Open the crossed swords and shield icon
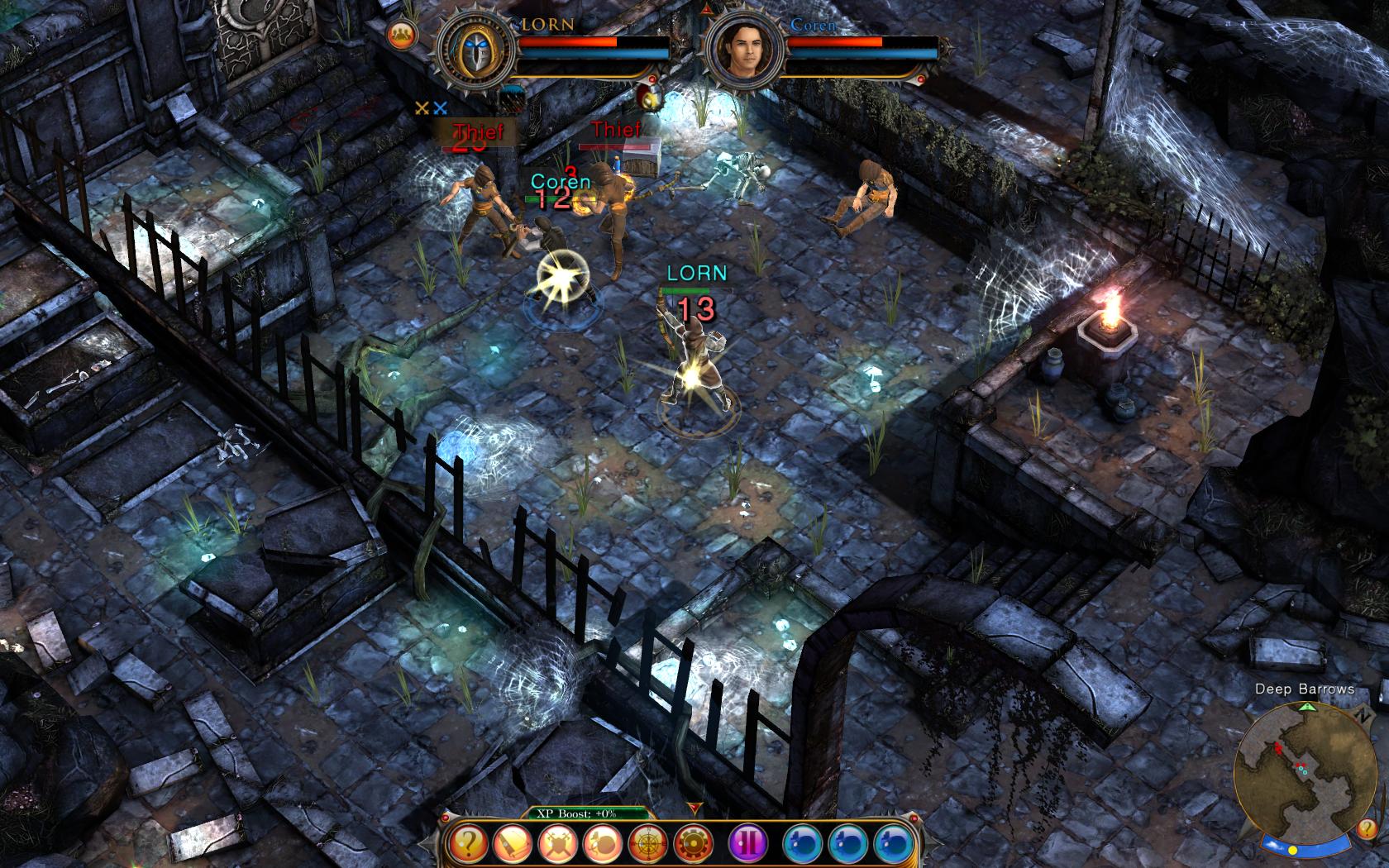The width and height of the screenshot is (1389, 868). 559,844
